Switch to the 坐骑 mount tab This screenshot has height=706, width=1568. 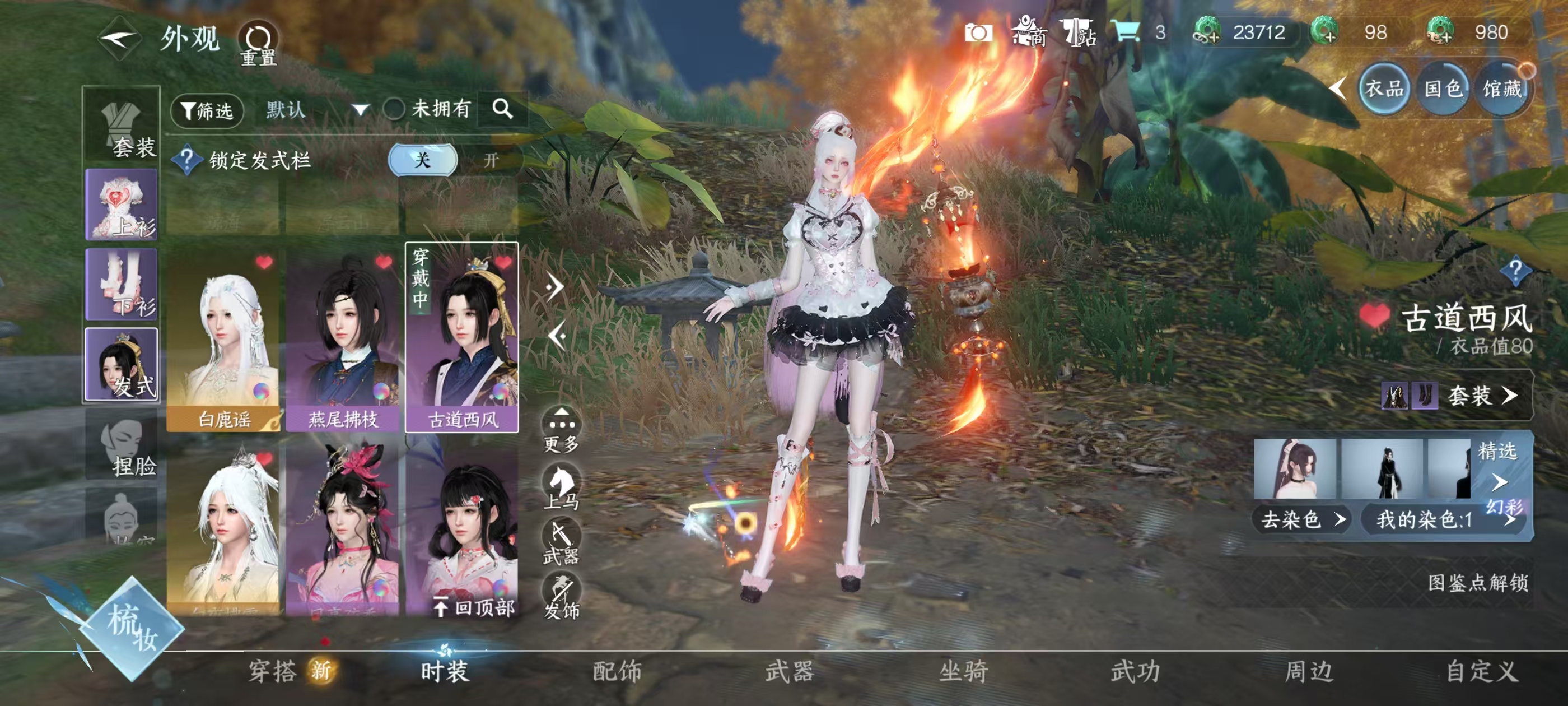click(x=963, y=671)
